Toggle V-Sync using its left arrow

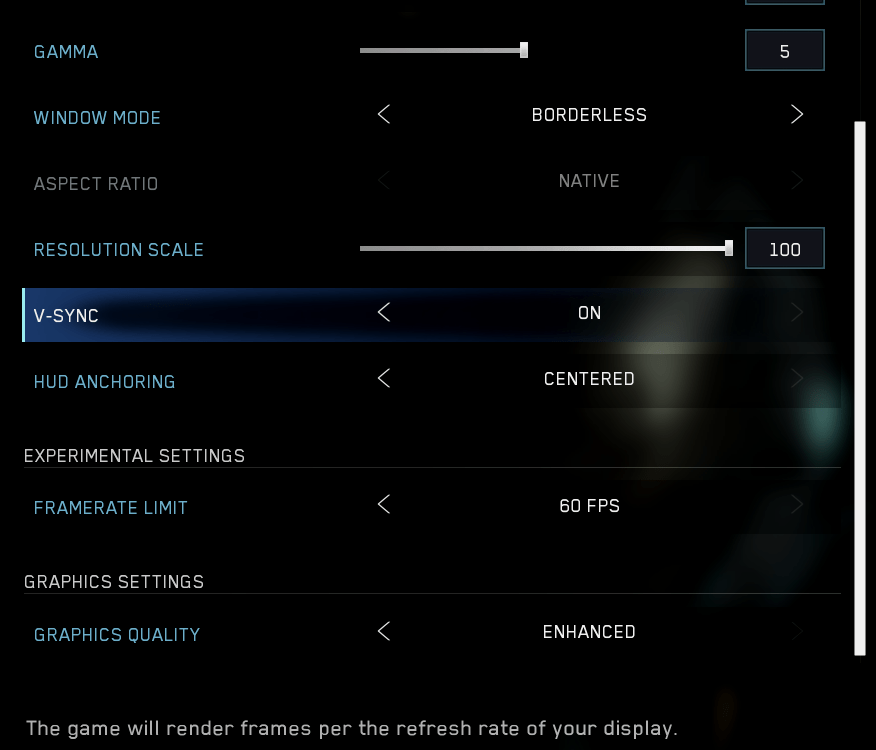384,313
